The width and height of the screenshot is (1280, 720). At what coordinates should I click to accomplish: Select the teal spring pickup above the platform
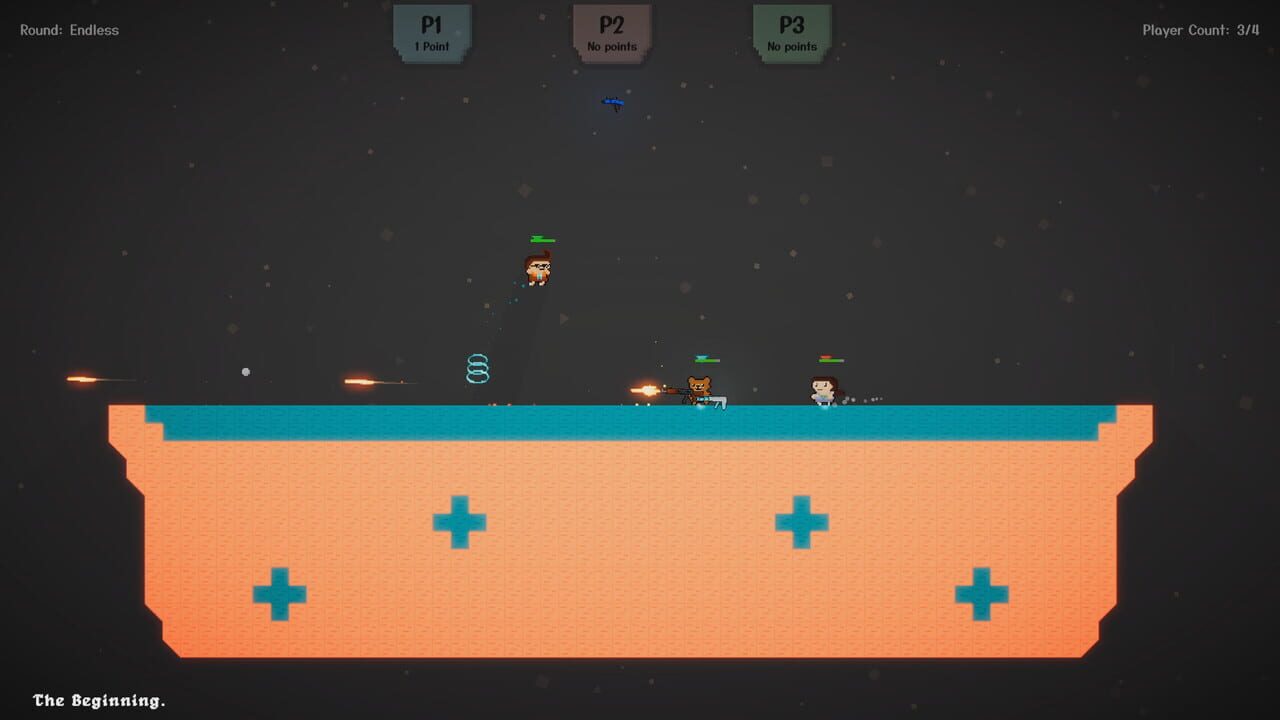[477, 370]
